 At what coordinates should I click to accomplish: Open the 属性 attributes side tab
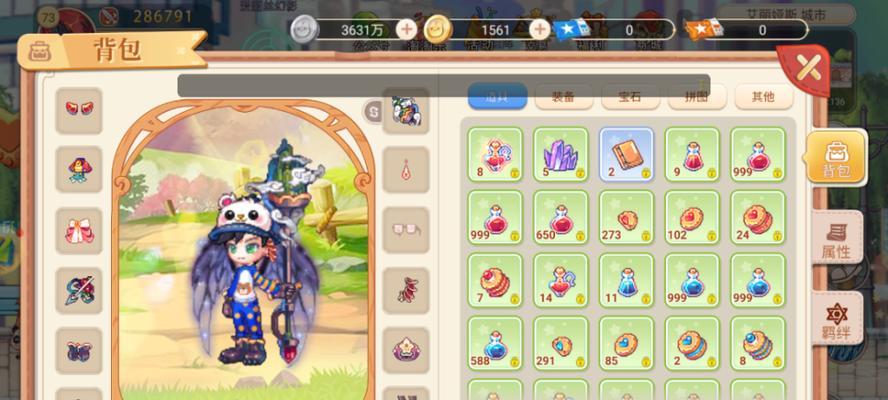835,240
